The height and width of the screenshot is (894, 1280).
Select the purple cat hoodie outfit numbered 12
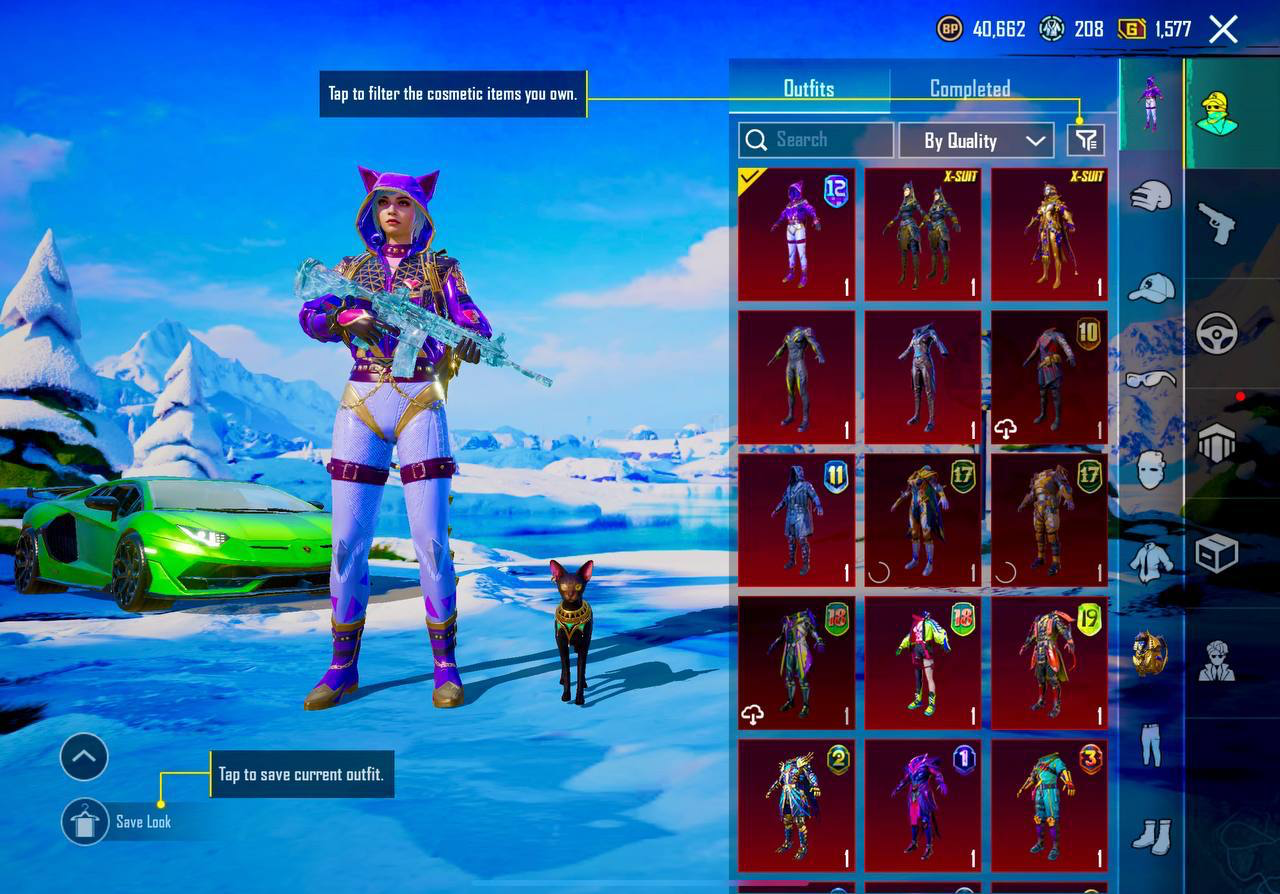(x=796, y=235)
